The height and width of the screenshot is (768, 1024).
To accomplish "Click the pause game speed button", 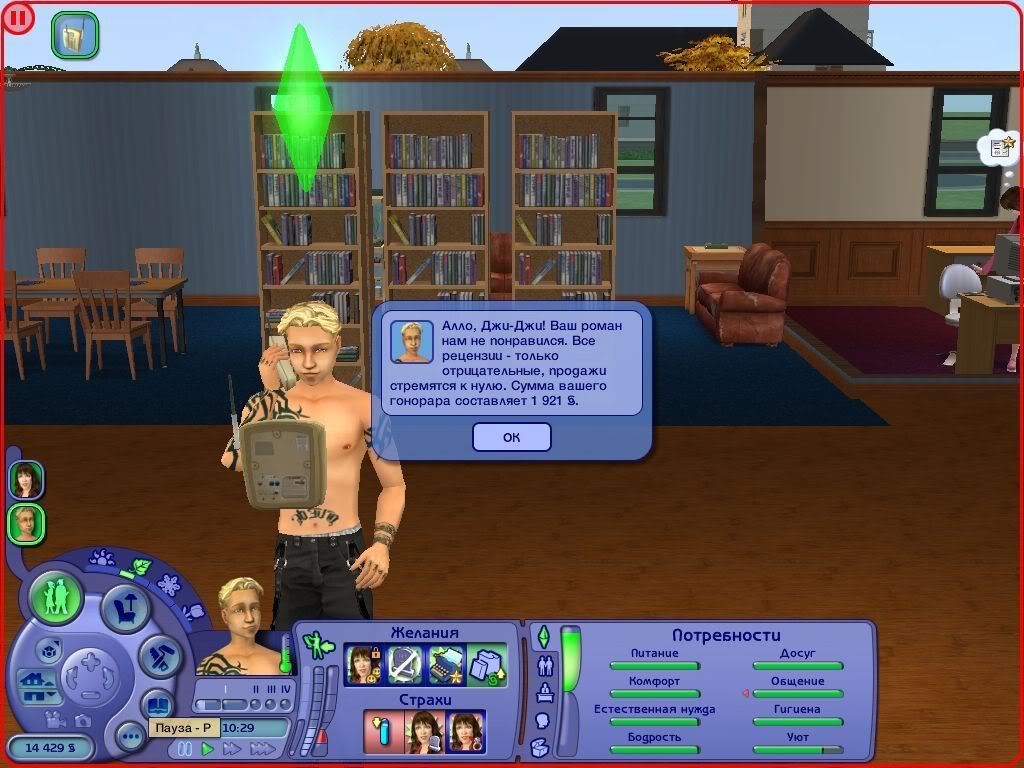I will pyautogui.click(x=184, y=748).
